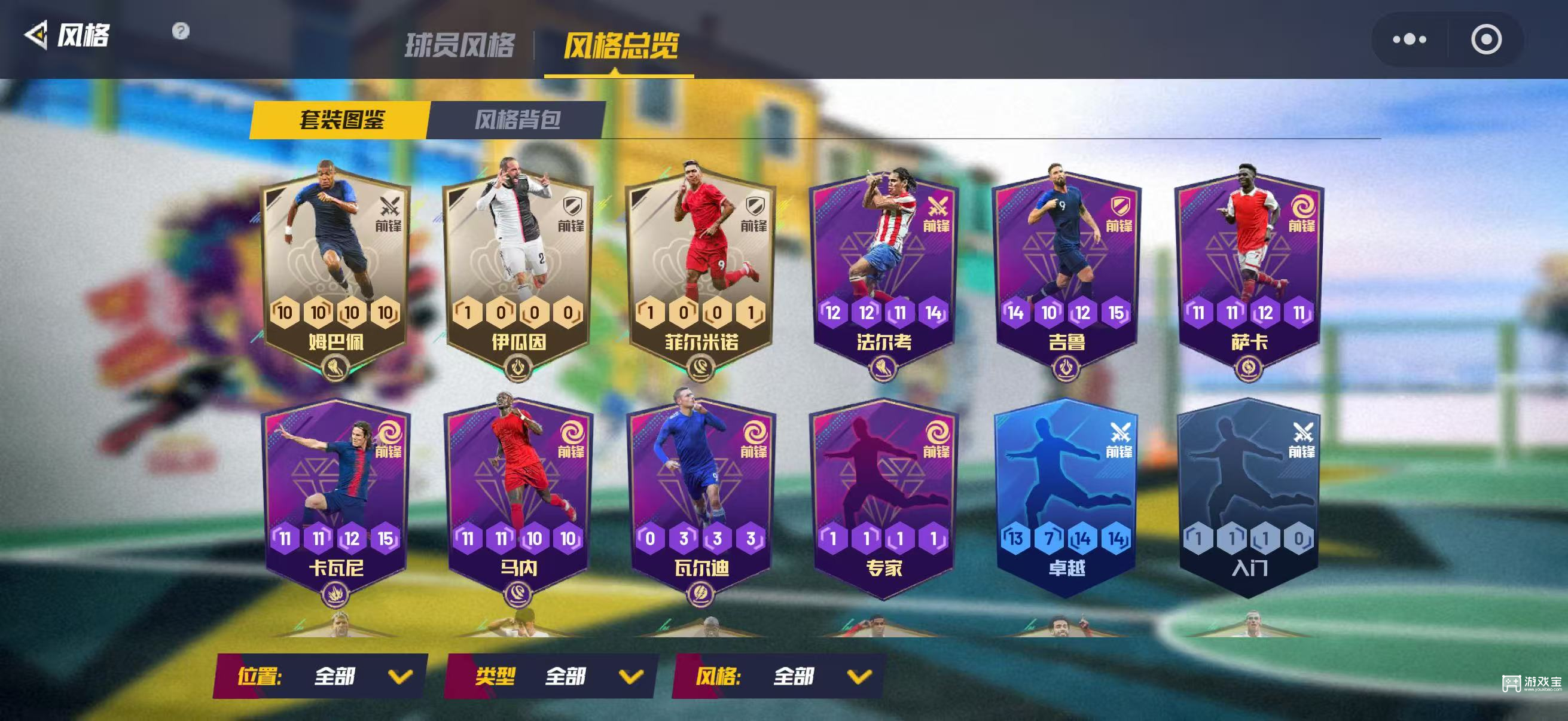Show the 套装图鉴 sub-tab
This screenshot has width=1568, height=721.
pyautogui.click(x=341, y=119)
